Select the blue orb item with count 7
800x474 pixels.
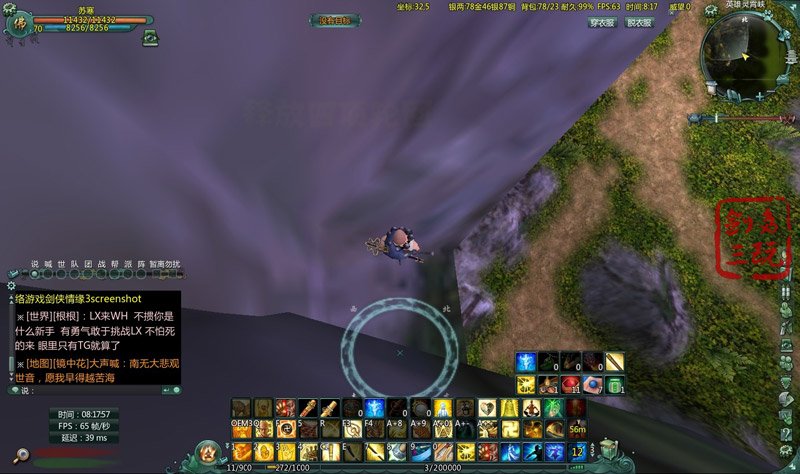(594, 385)
